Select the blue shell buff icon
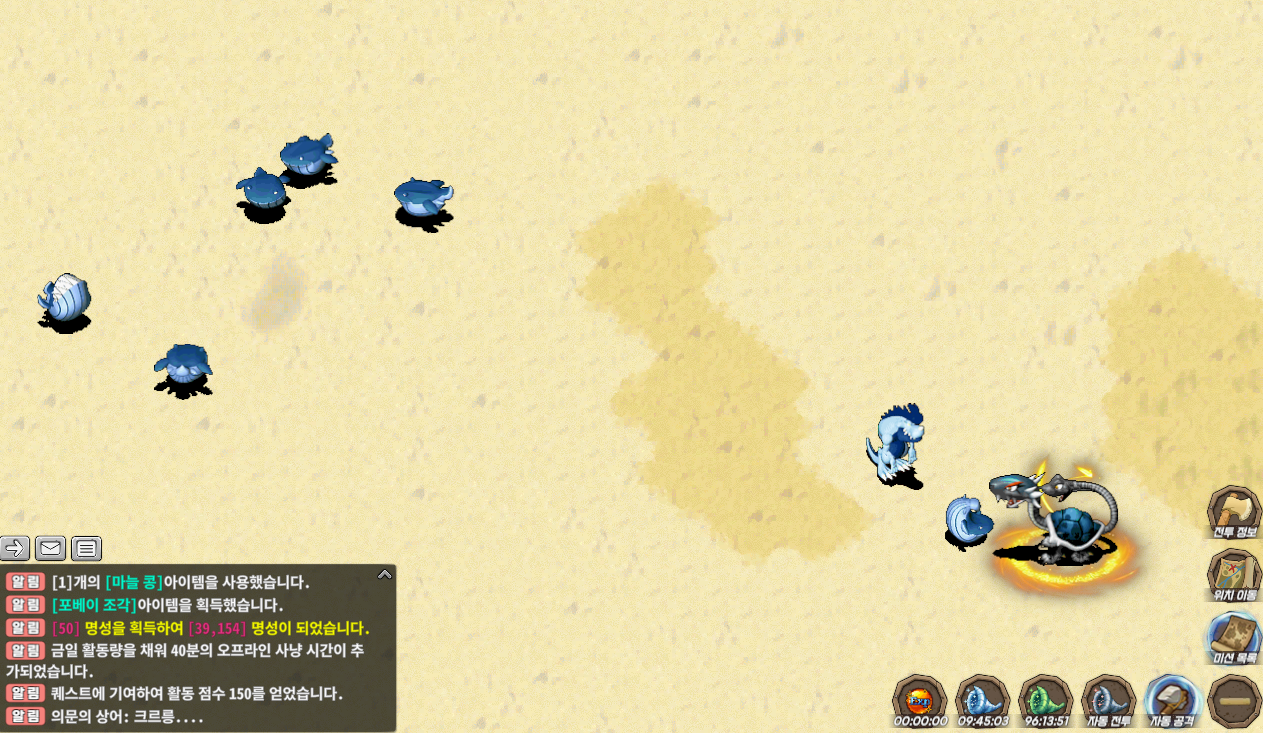Viewport: 1263px width, 733px height. [x=982, y=698]
